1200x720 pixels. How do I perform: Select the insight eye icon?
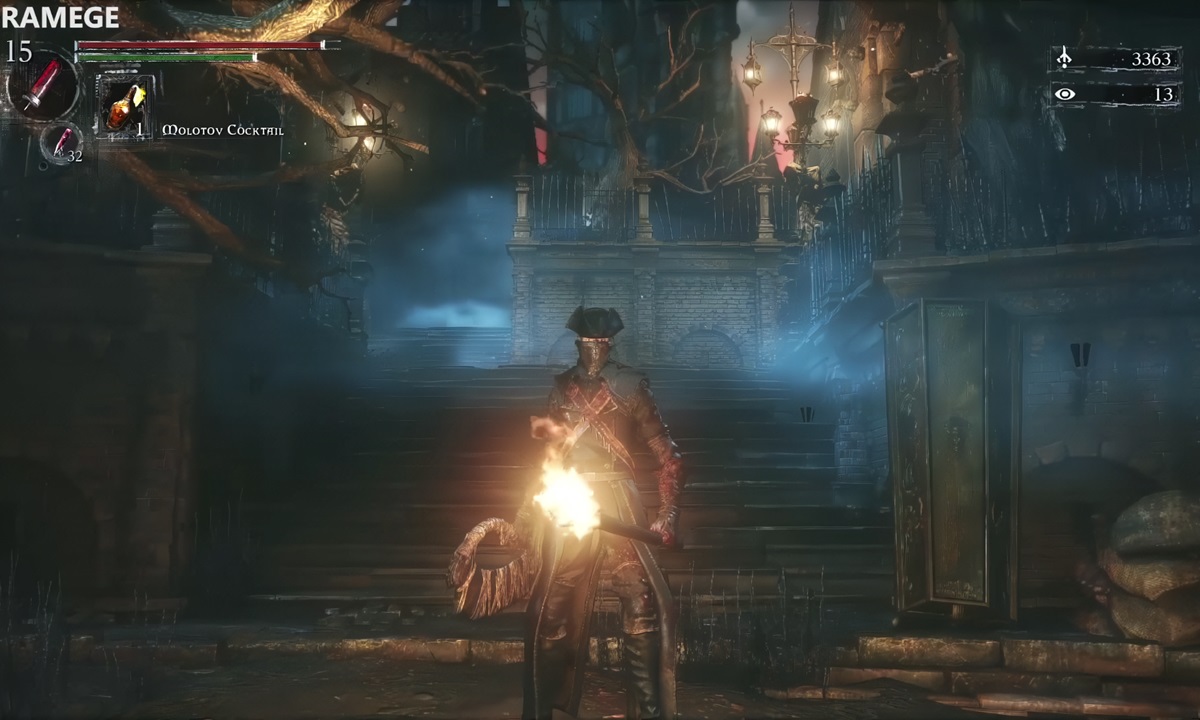coord(1066,94)
